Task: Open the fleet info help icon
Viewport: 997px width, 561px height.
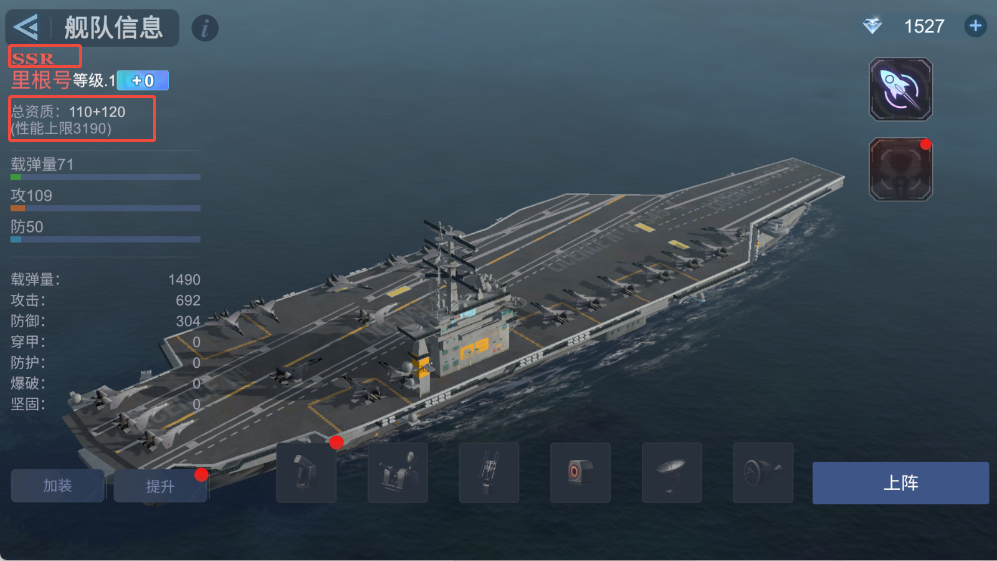Action: (204, 28)
